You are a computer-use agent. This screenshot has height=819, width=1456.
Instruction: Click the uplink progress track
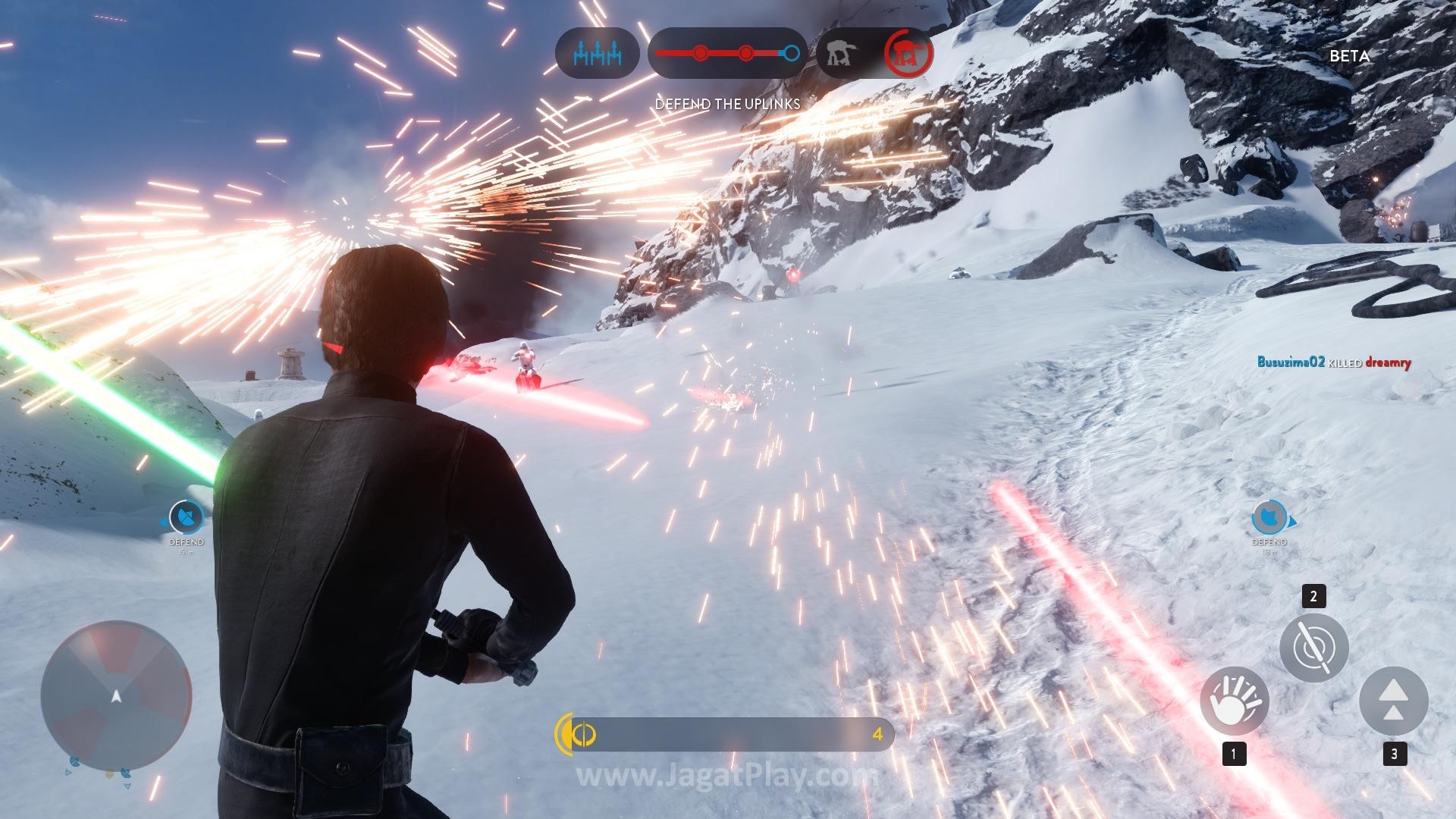click(726, 54)
